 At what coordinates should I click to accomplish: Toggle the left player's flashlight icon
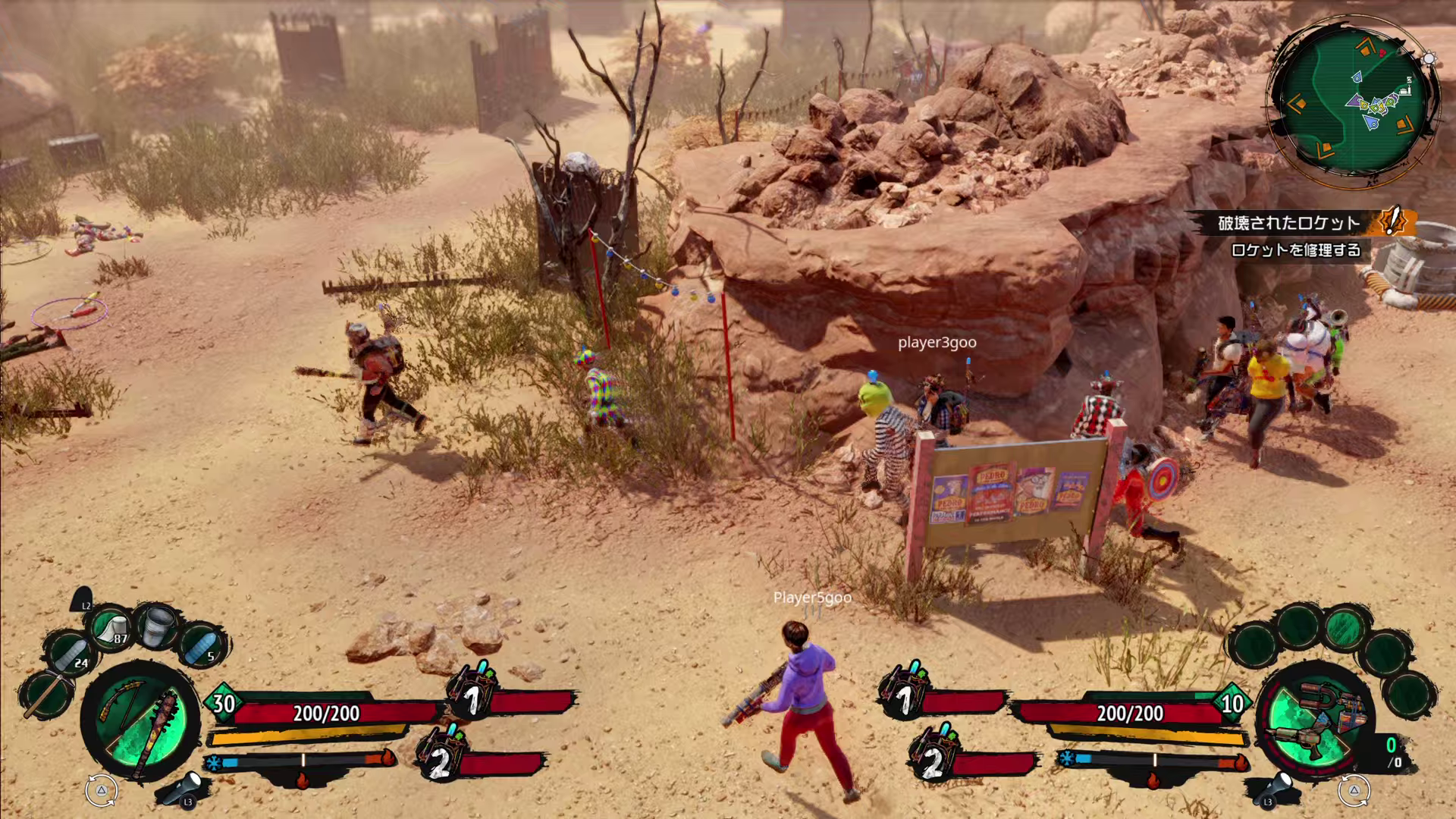pos(184,789)
